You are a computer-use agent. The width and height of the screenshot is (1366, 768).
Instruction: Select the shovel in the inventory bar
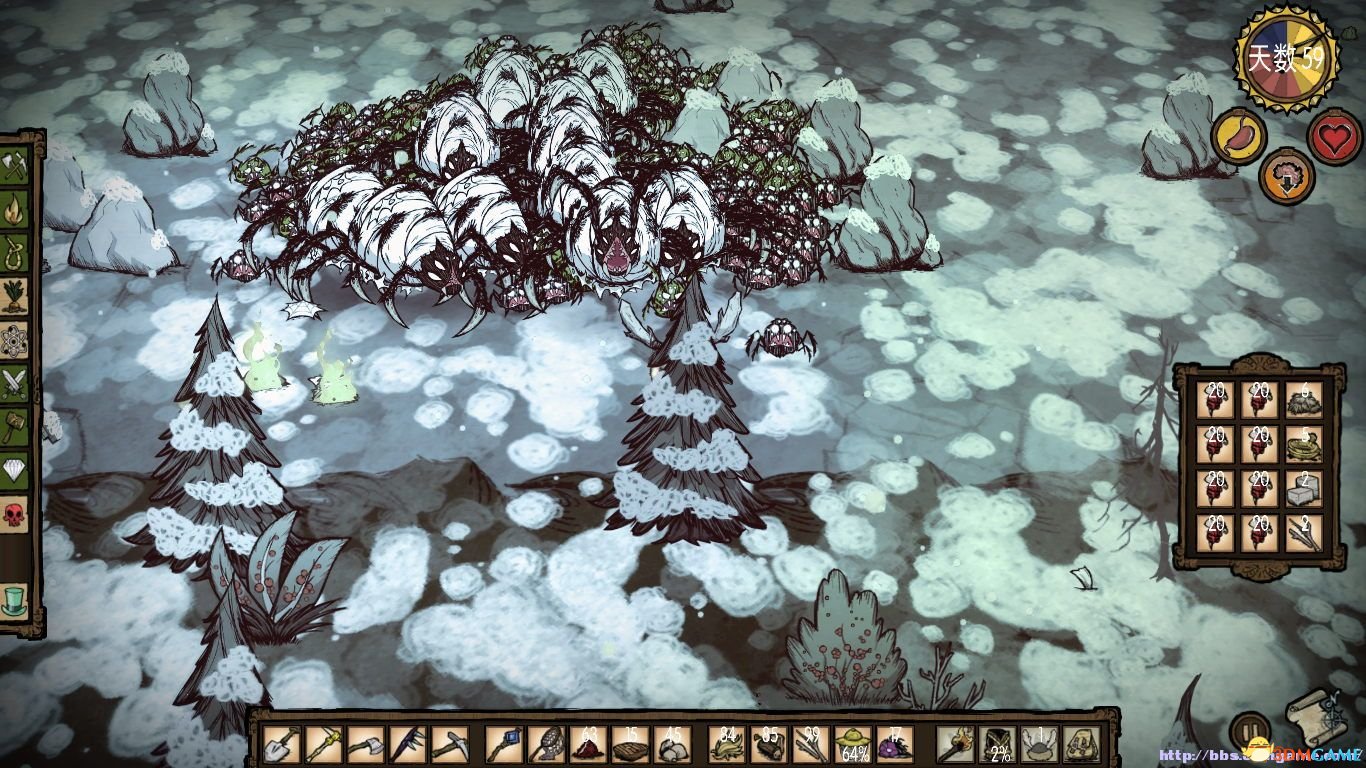click(x=281, y=744)
